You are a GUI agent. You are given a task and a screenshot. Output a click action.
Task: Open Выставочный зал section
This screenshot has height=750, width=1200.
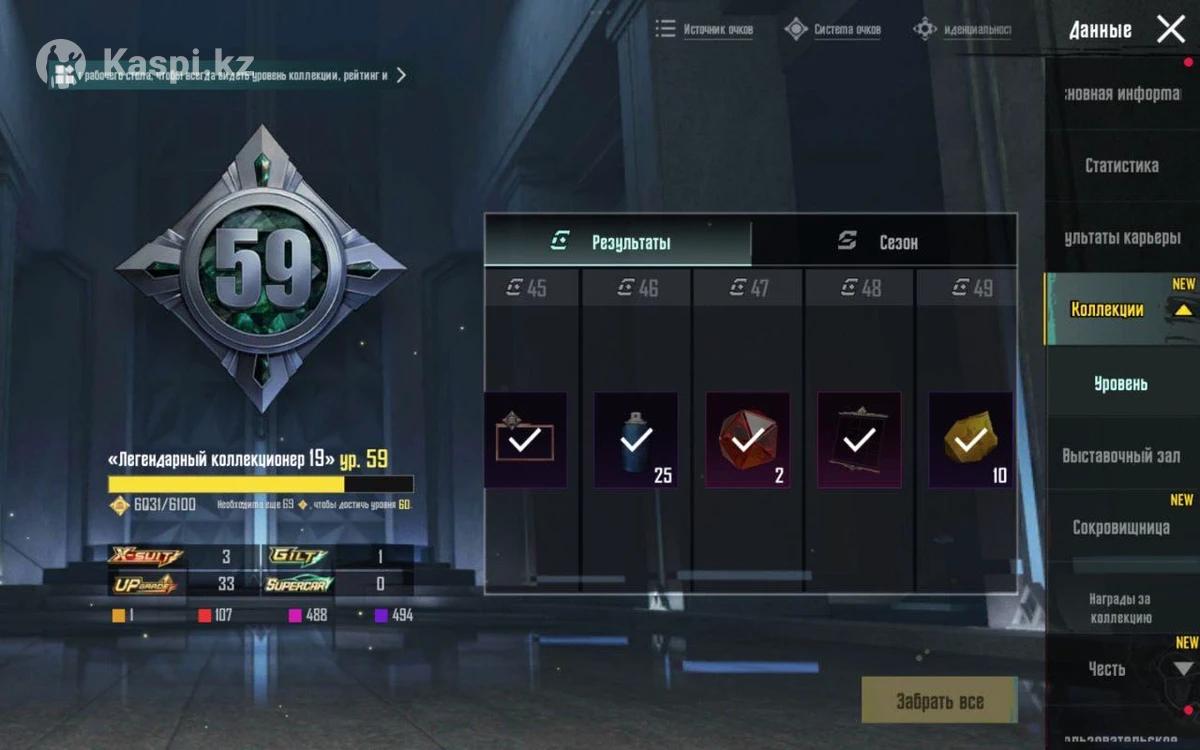[x=1120, y=456]
